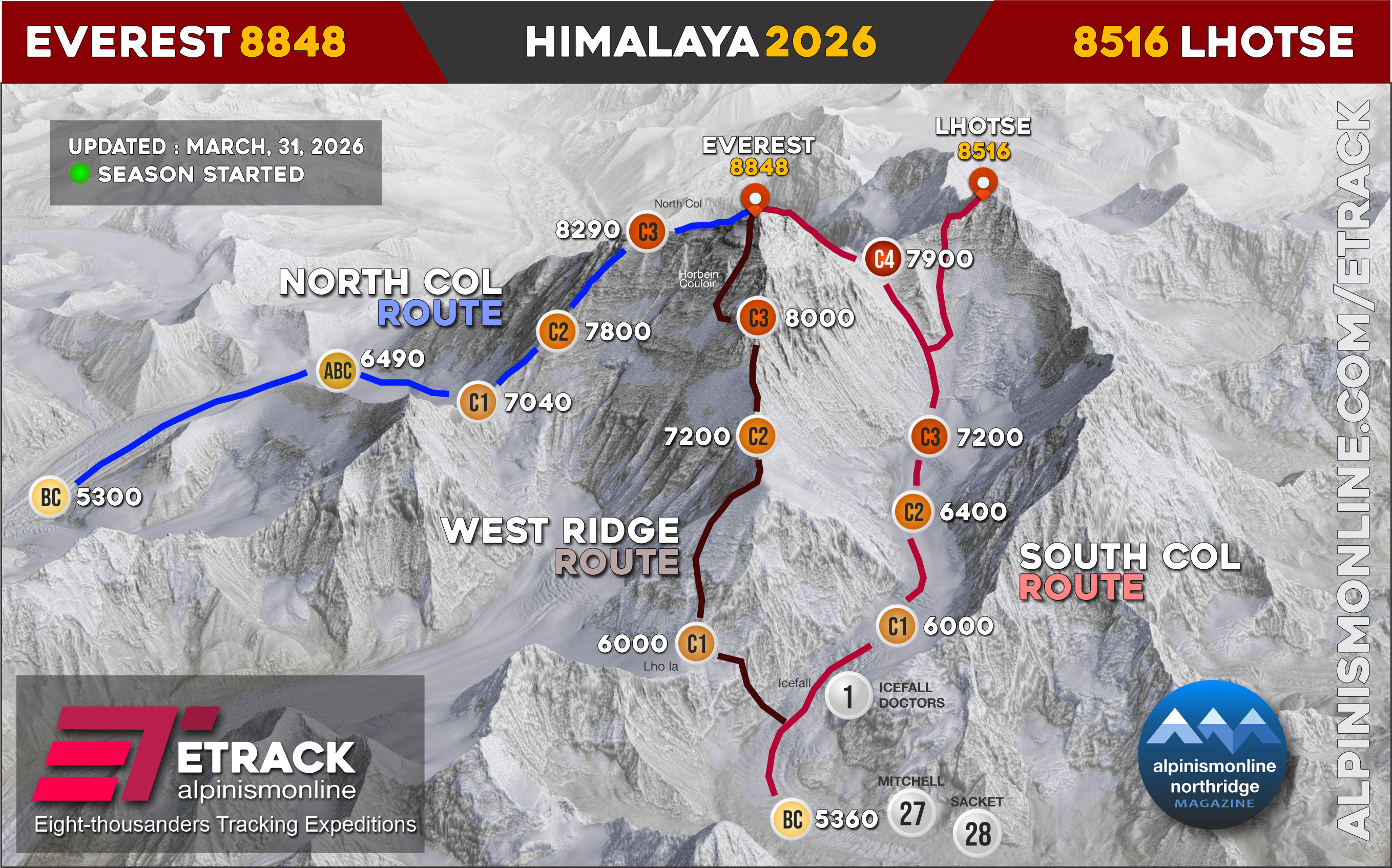Choose the ABC 6490 camp marker
The width and height of the screenshot is (1392, 868).
[x=338, y=371]
